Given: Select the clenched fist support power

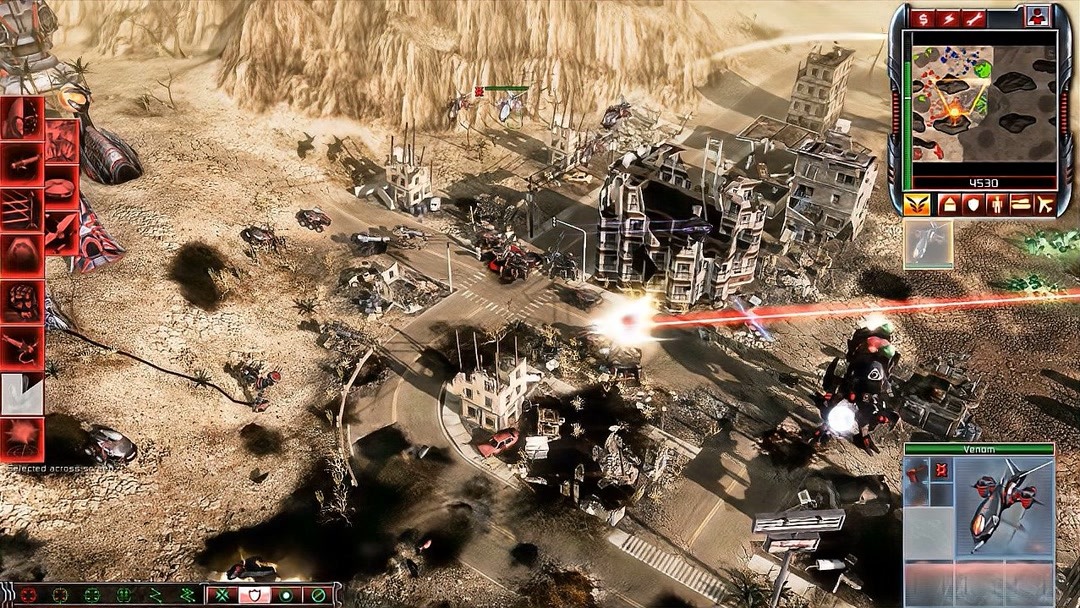Looking at the screenshot, I should (21, 299).
